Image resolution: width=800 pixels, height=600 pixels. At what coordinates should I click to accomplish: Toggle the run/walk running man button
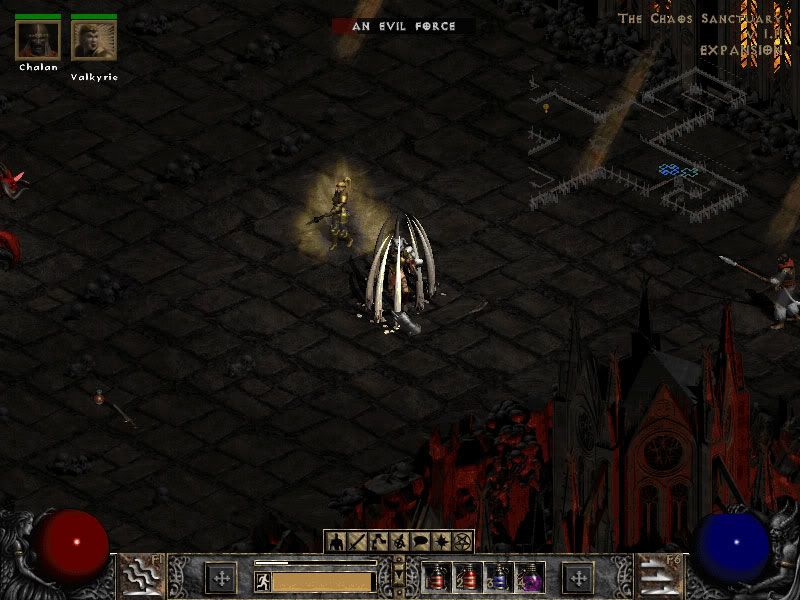pyautogui.click(x=261, y=580)
